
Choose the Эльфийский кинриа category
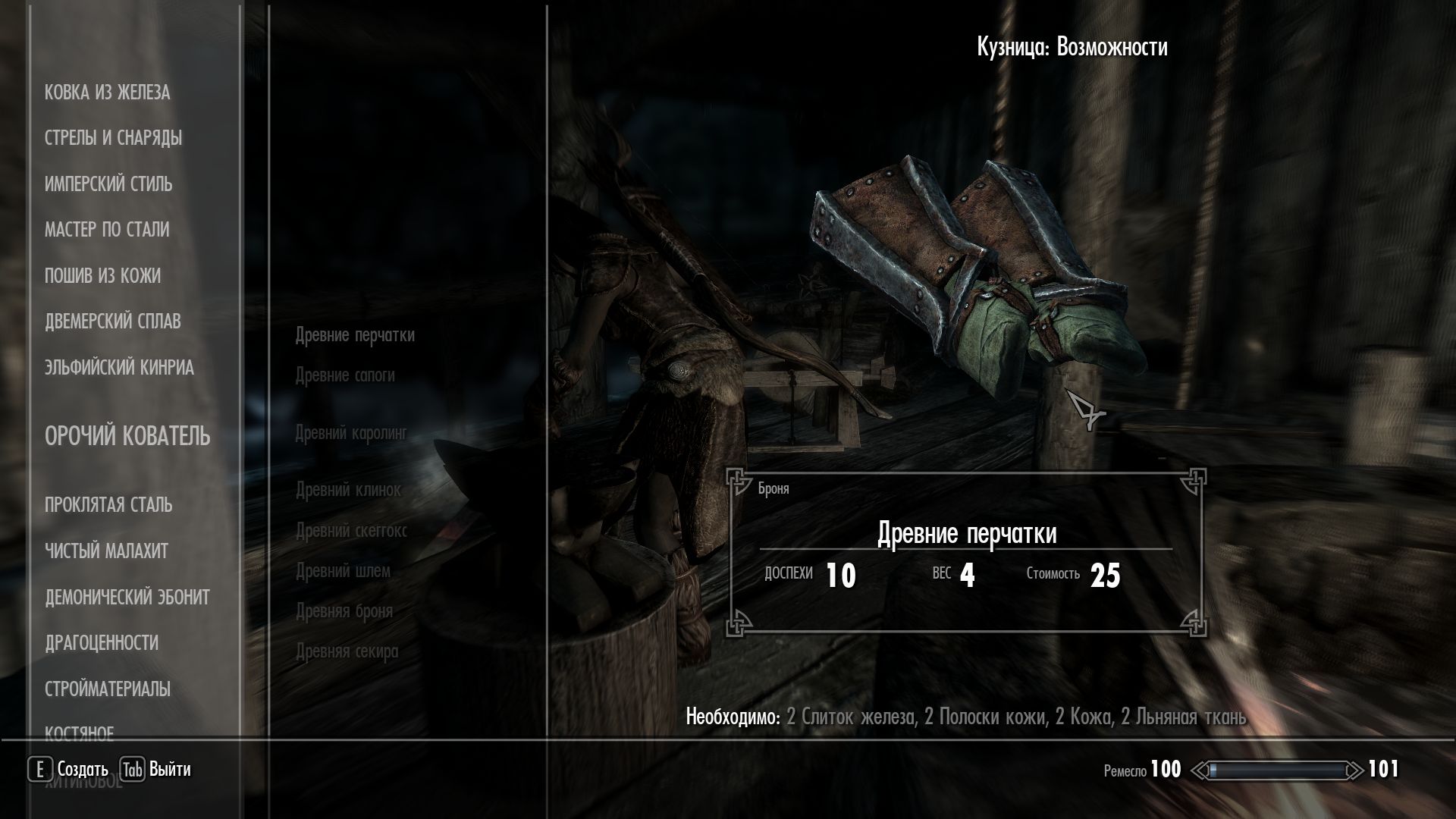(119, 368)
